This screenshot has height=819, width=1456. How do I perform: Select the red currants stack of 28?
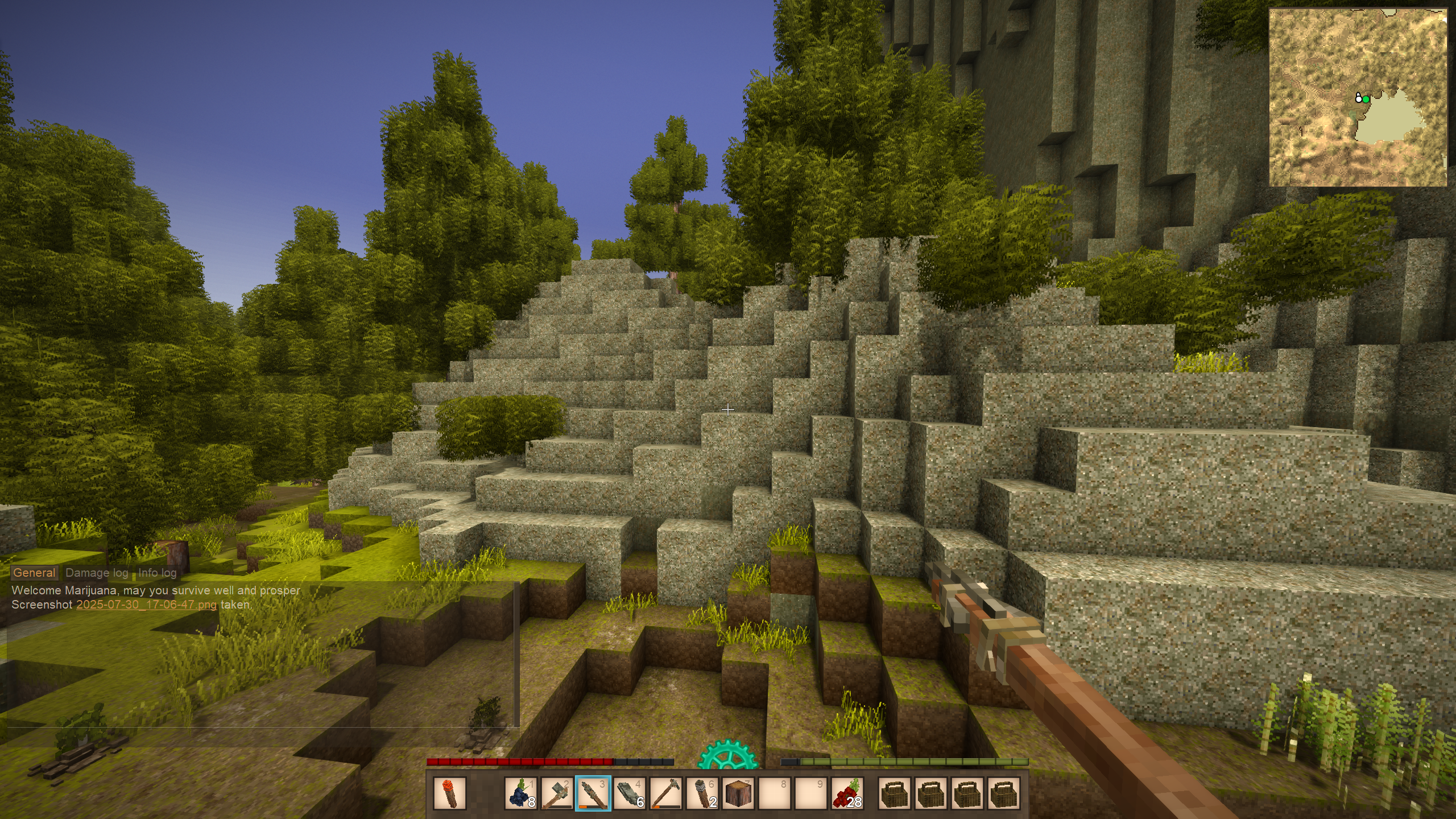pyautogui.click(x=847, y=793)
